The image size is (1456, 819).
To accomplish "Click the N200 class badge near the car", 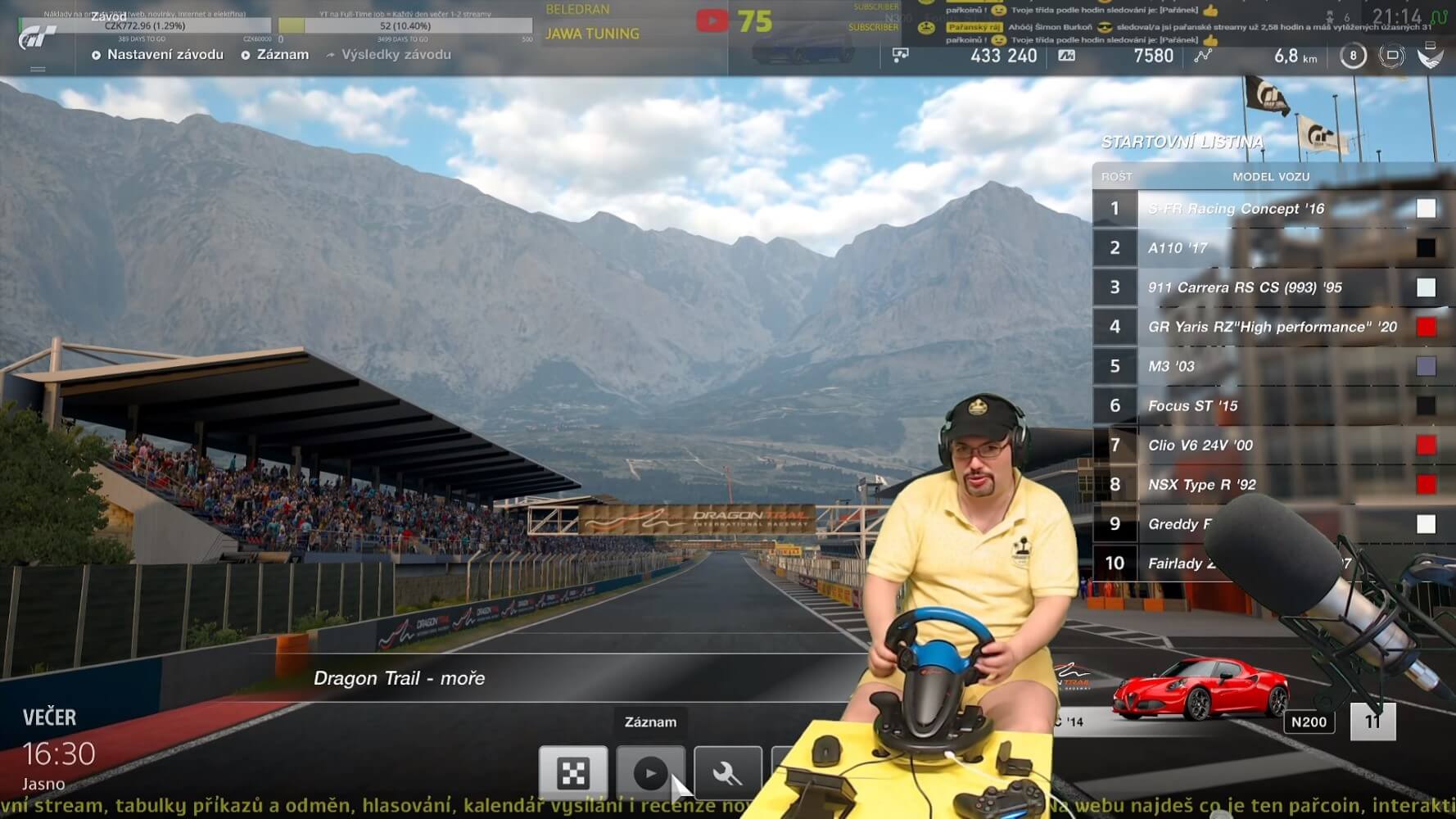I will pyautogui.click(x=1310, y=722).
